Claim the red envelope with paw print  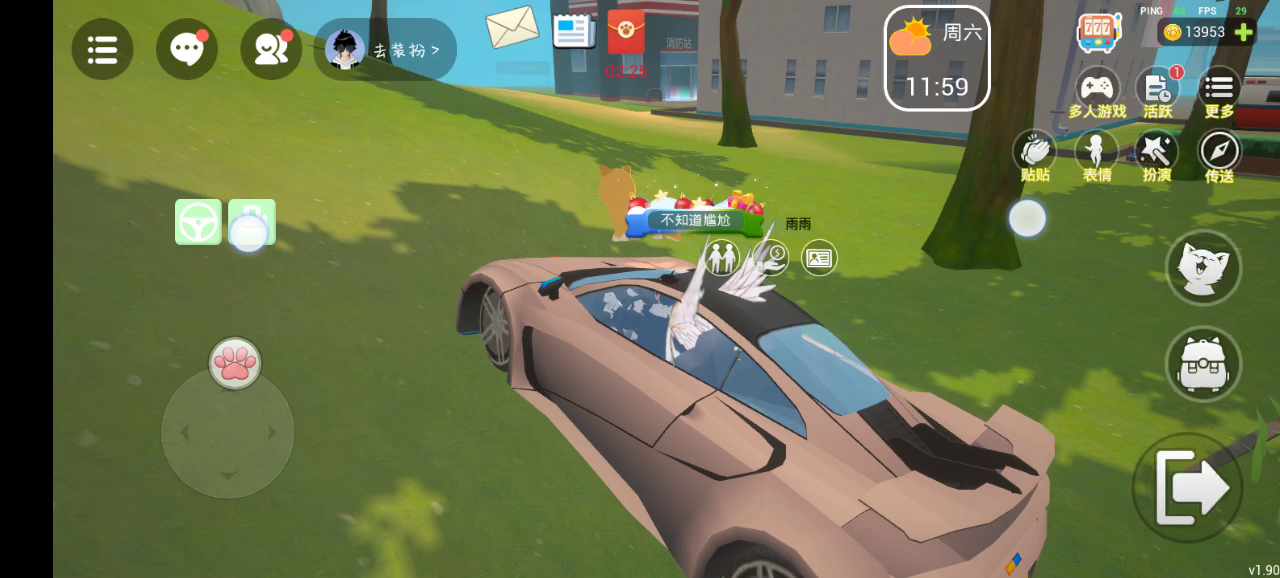[x=626, y=33]
